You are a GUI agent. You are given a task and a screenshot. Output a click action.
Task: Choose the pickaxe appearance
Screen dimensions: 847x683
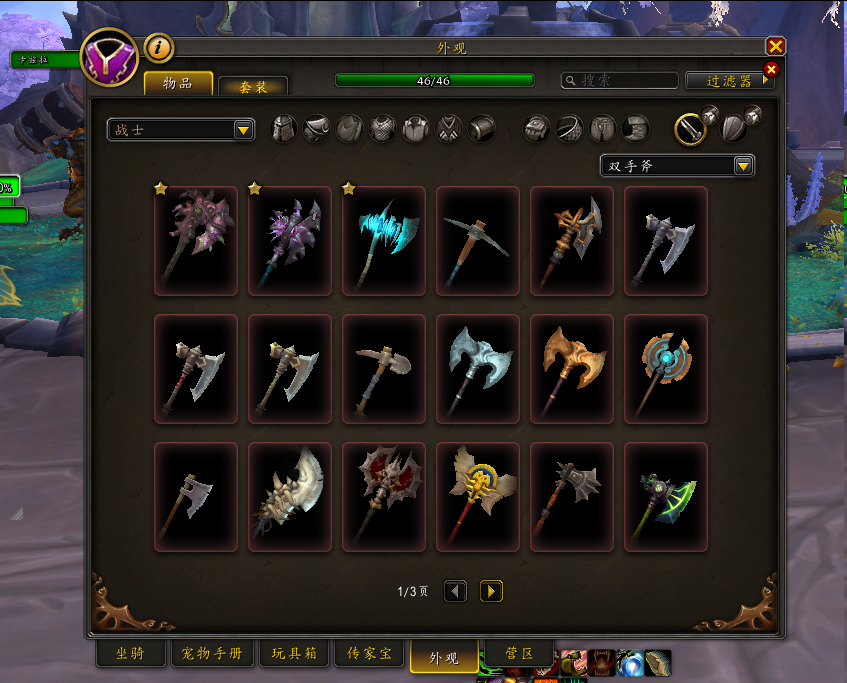(478, 241)
